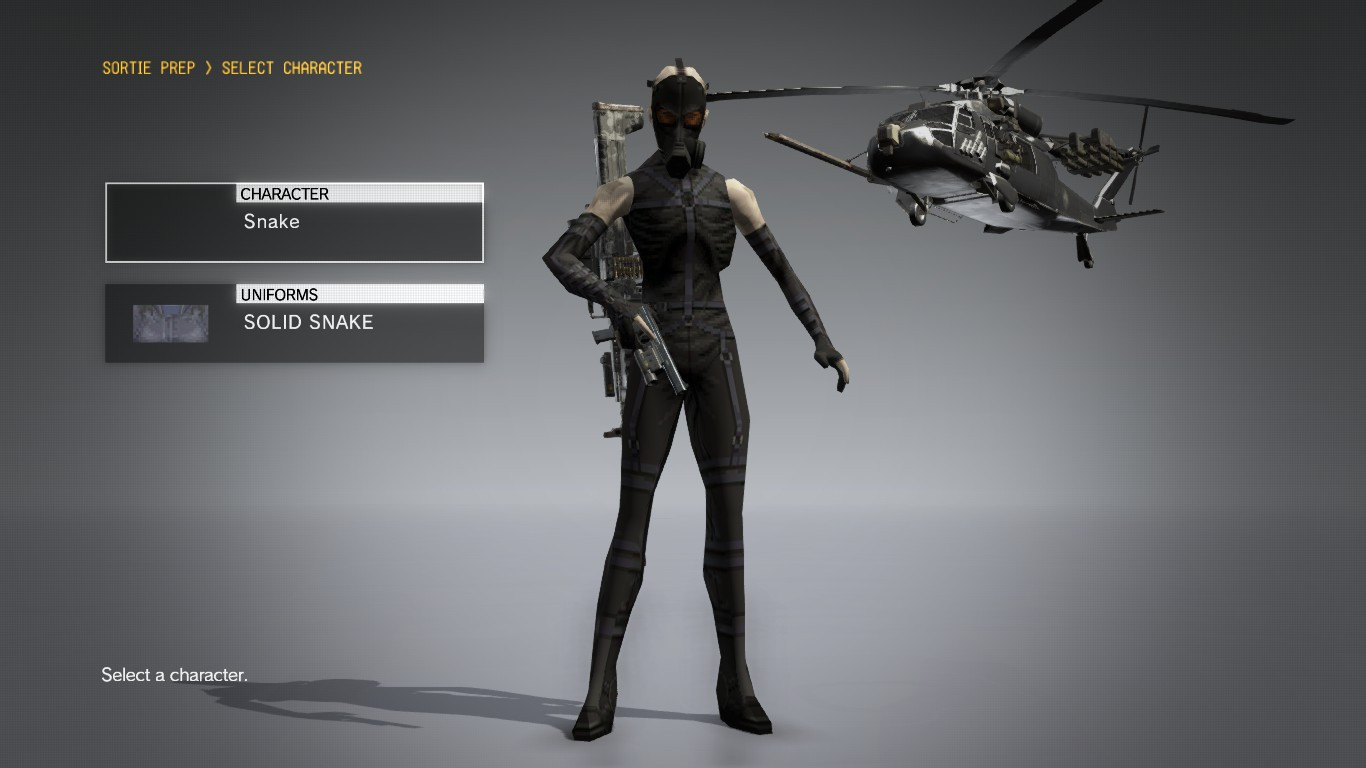Click the Snake character name
Viewport: 1366px width, 768px height.
tap(270, 221)
